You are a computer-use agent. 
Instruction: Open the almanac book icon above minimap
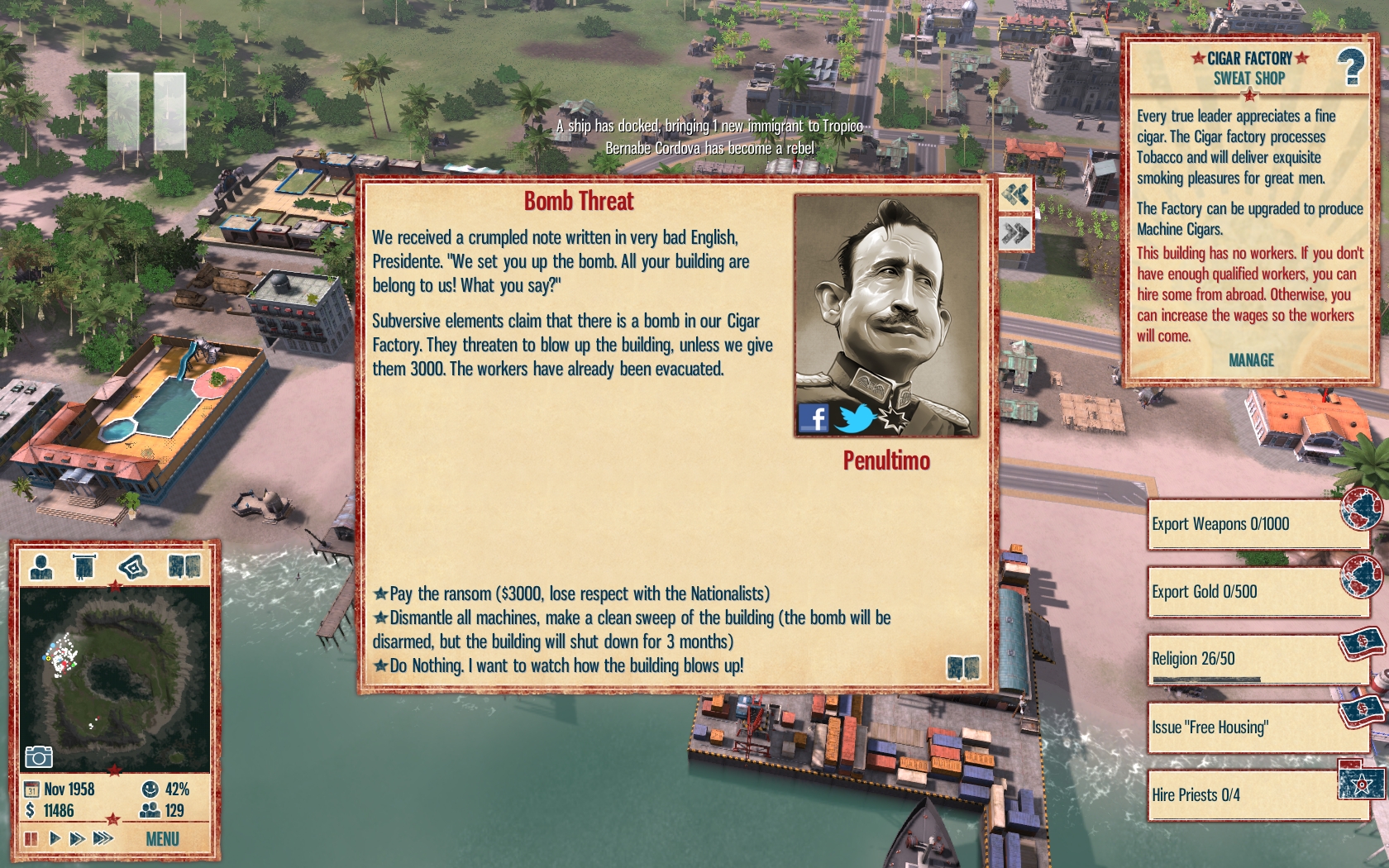184,566
